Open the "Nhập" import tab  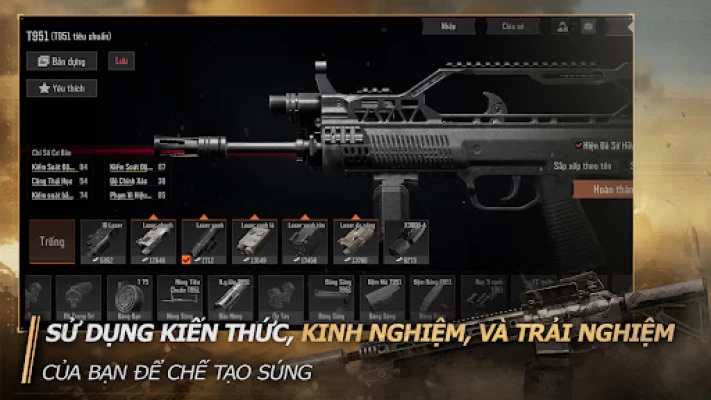(x=448, y=27)
